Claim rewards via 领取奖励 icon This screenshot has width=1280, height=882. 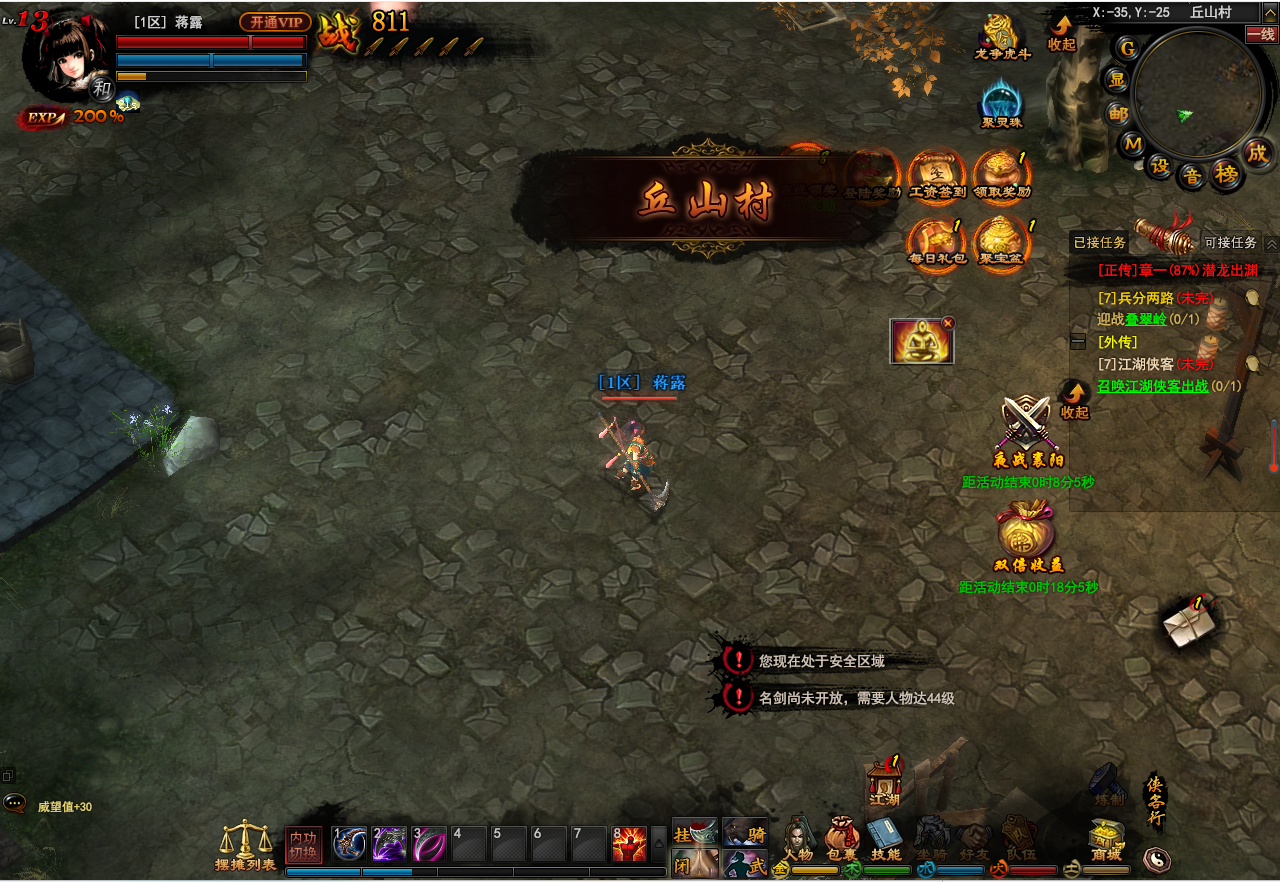pos(1001,174)
